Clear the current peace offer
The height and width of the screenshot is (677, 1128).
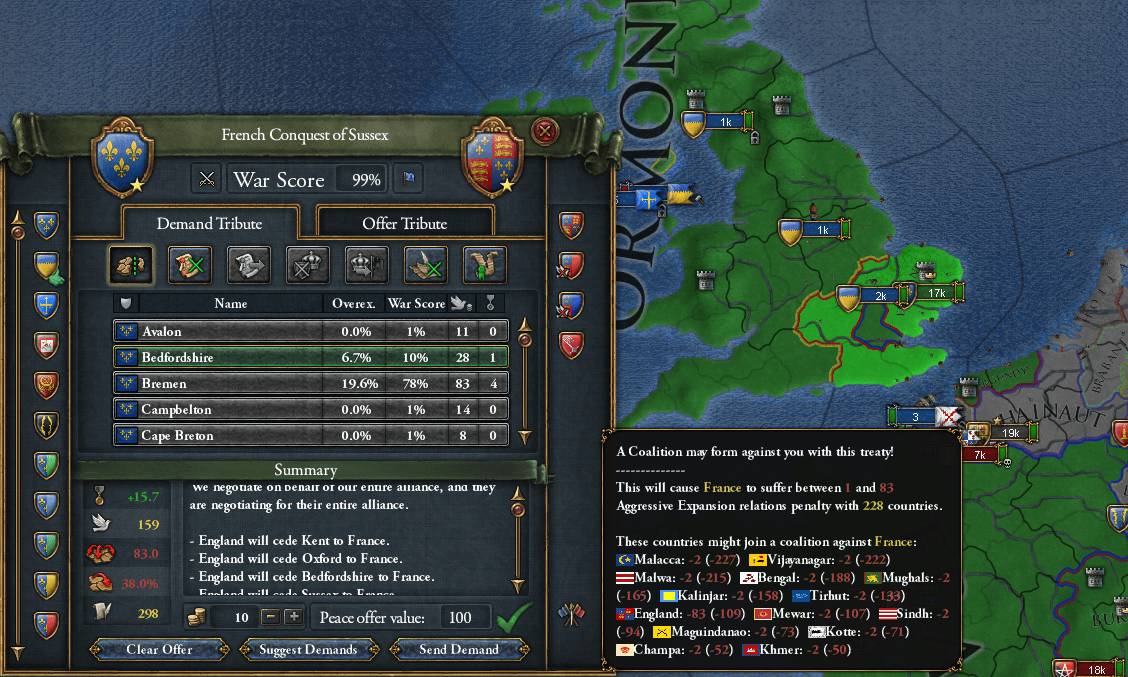[159, 649]
